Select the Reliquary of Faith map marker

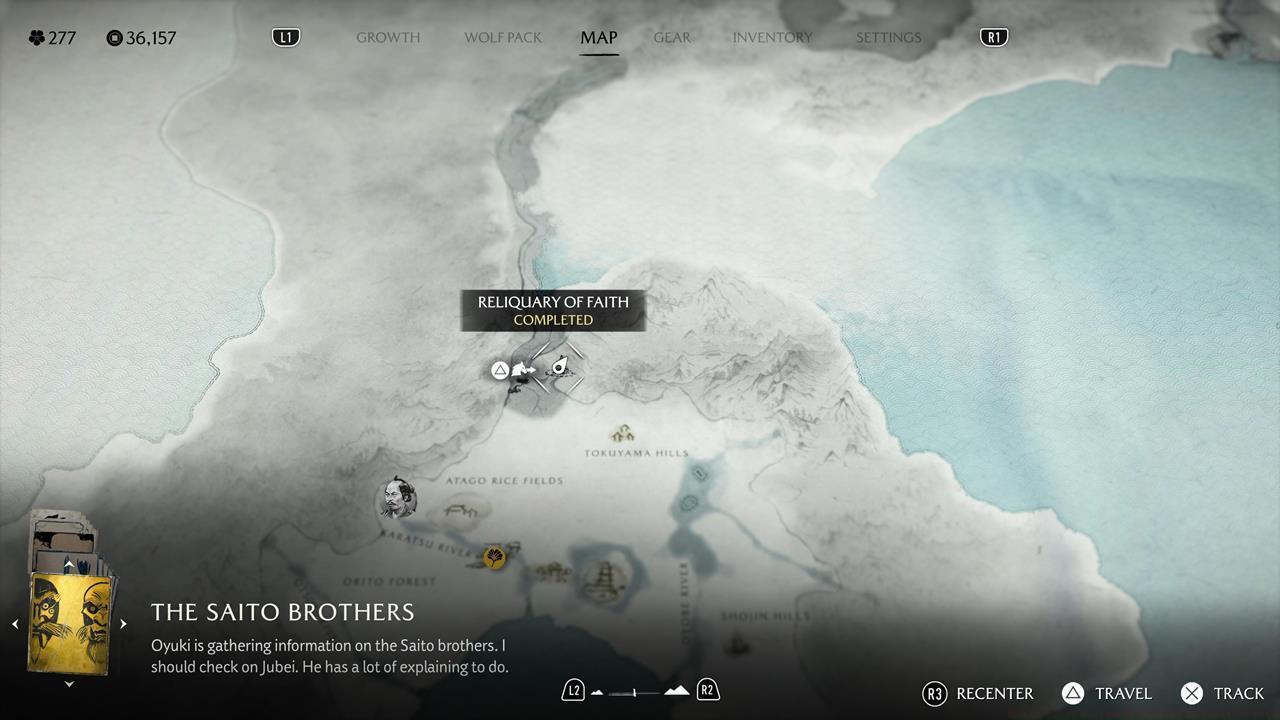(559, 367)
